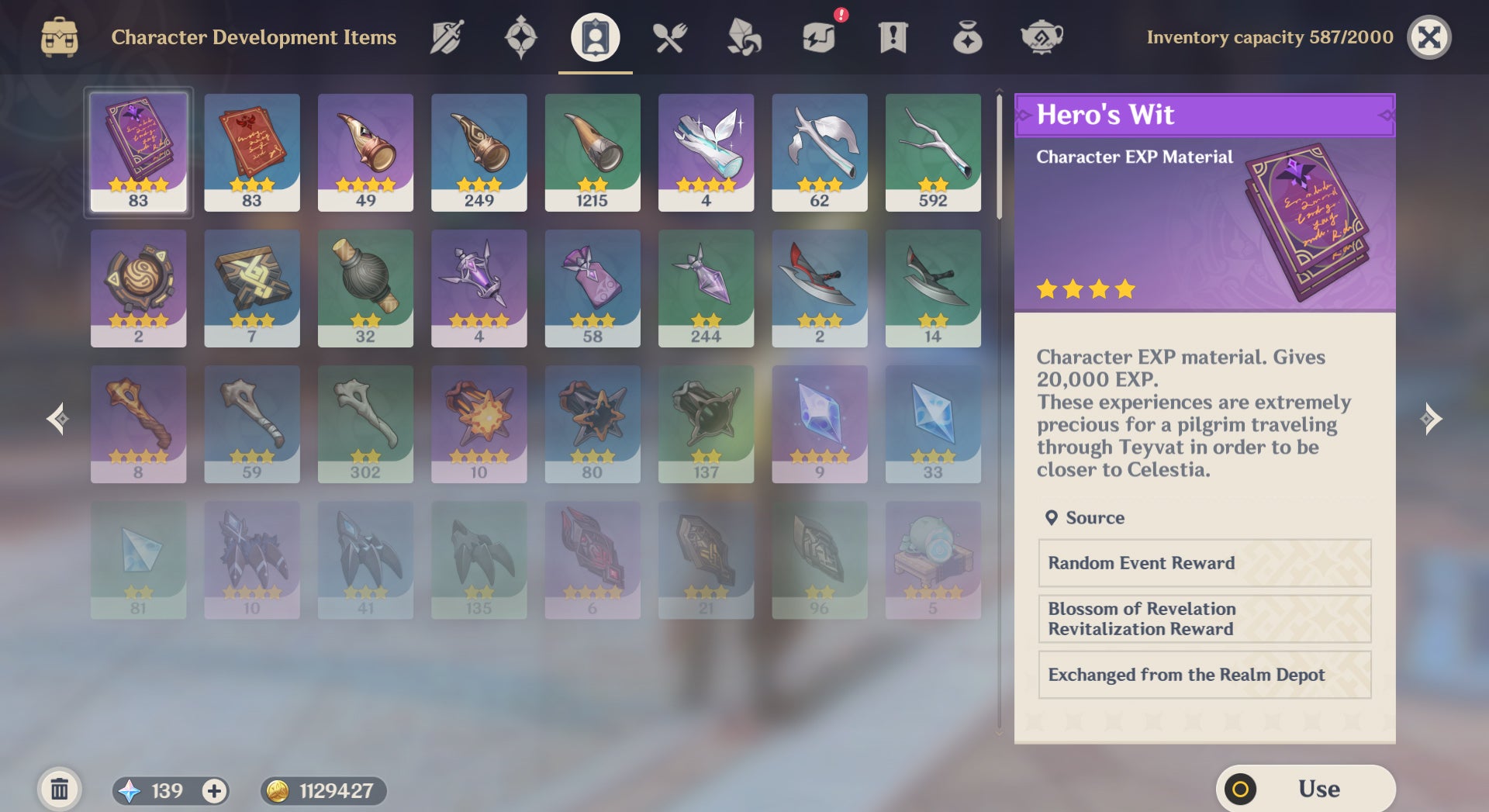Go to next category with right arrow
The image size is (1489, 812).
tap(1430, 419)
